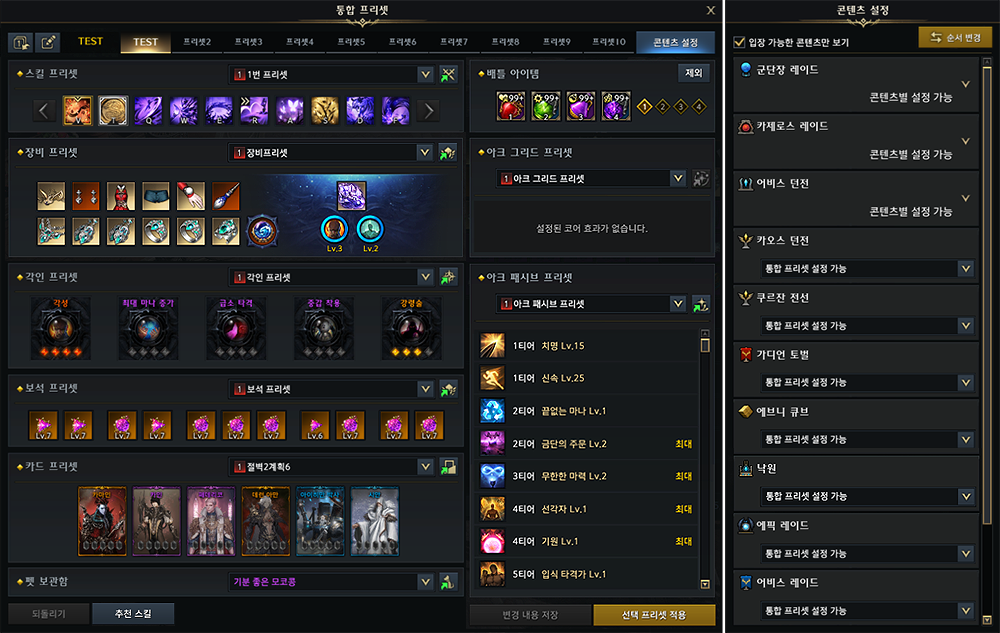Expand the 군단장 레이드 section

pos(964,84)
